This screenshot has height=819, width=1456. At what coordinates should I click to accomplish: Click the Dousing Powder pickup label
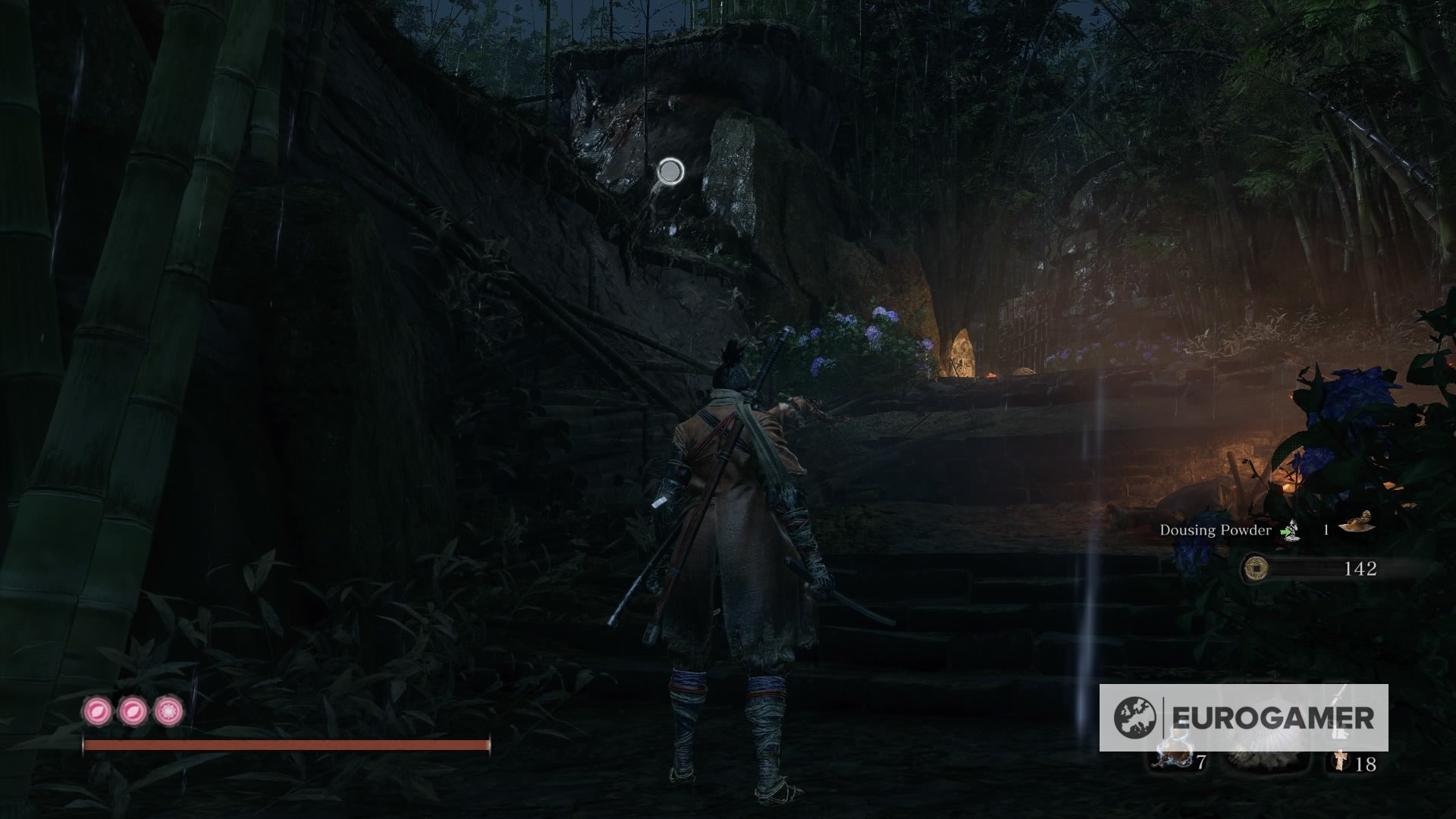coord(1216,531)
